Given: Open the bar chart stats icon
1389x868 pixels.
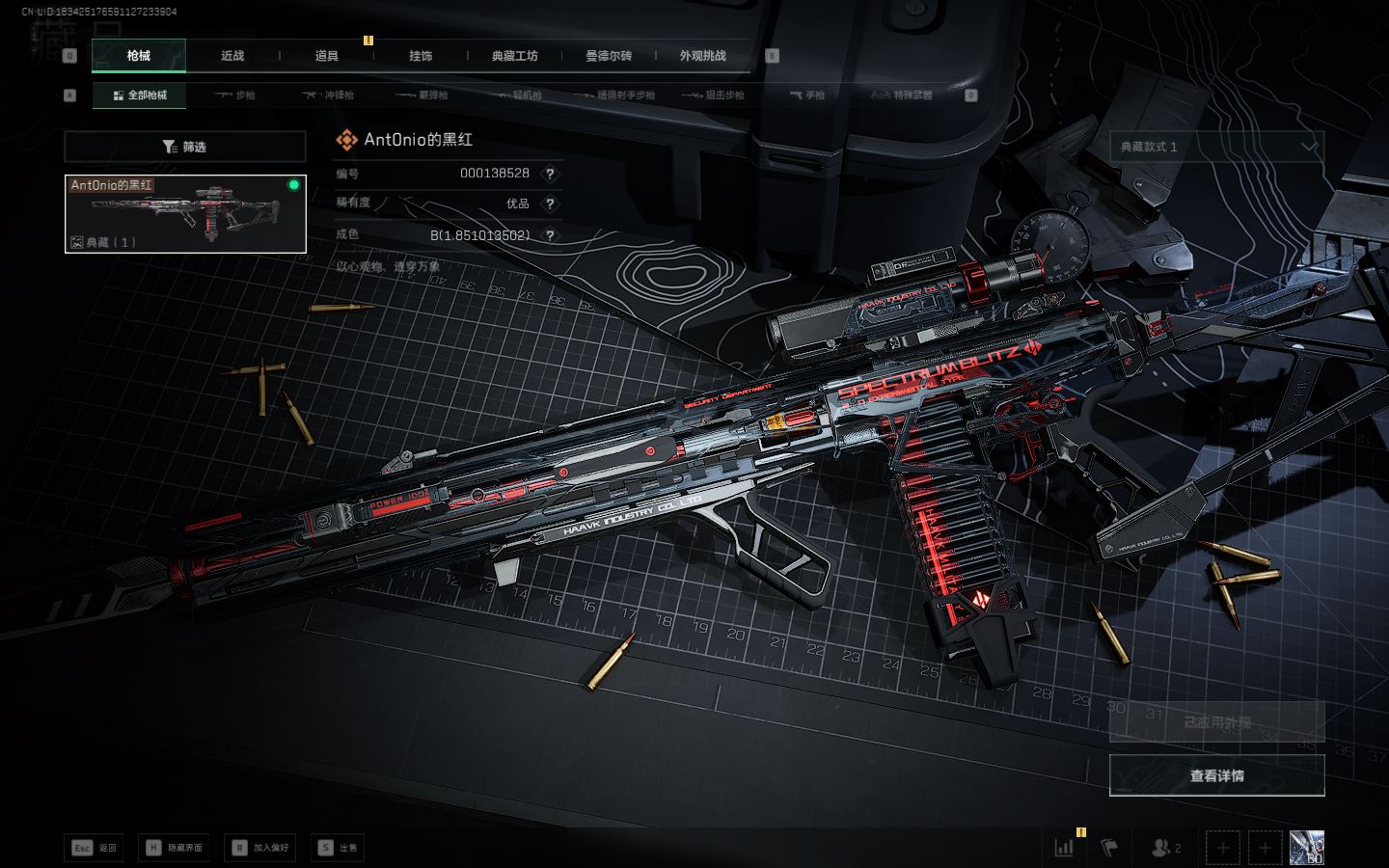Looking at the screenshot, I should [1064, 848].
